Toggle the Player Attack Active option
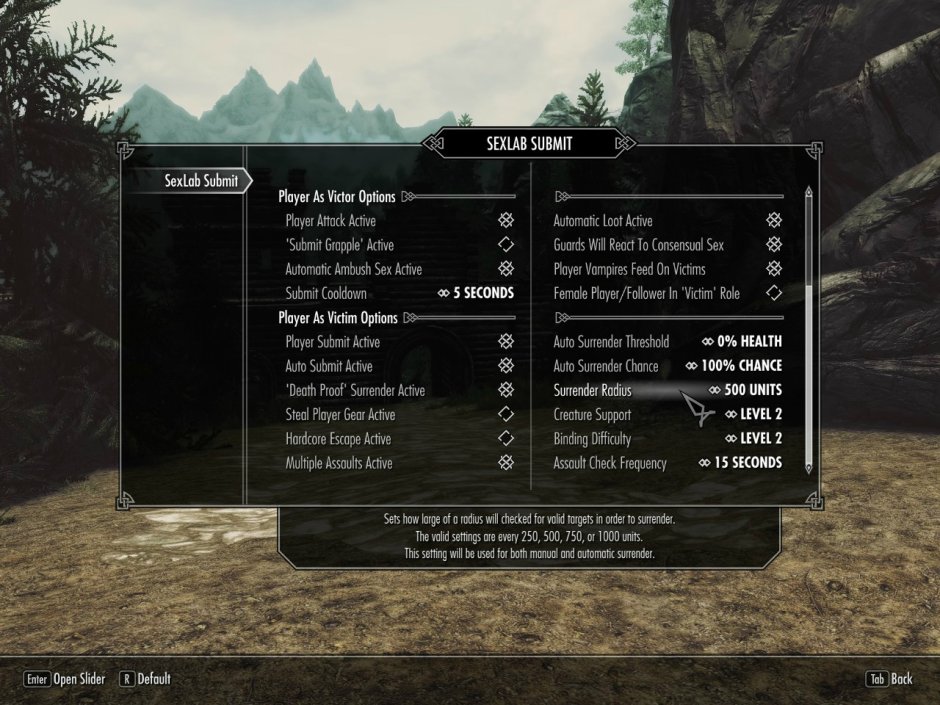Image resolution: width=940 pixels, height=705 pixels. 506,221
